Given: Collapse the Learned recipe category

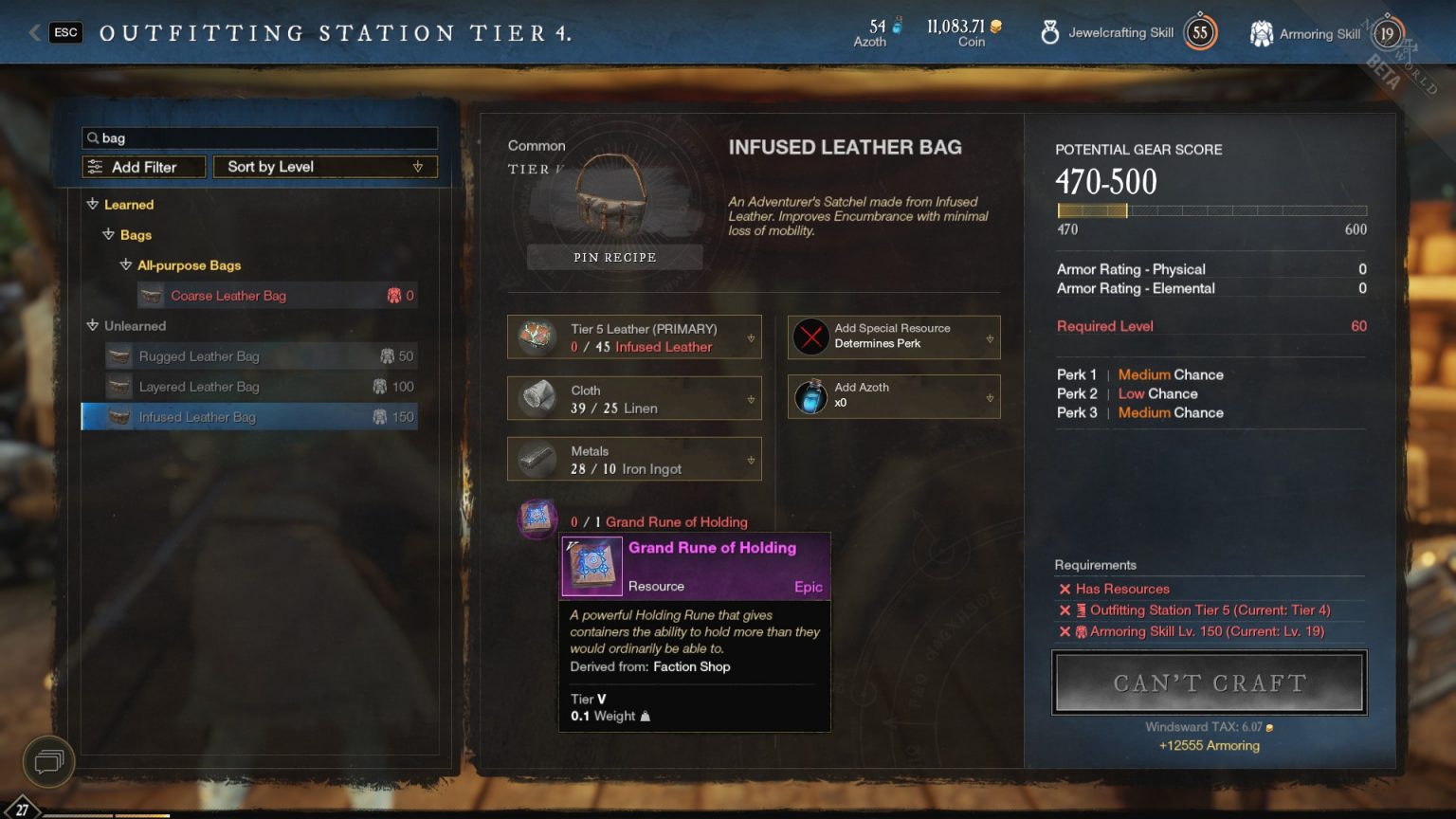Looking at the screenshot, I should click(x=93, y=204).
